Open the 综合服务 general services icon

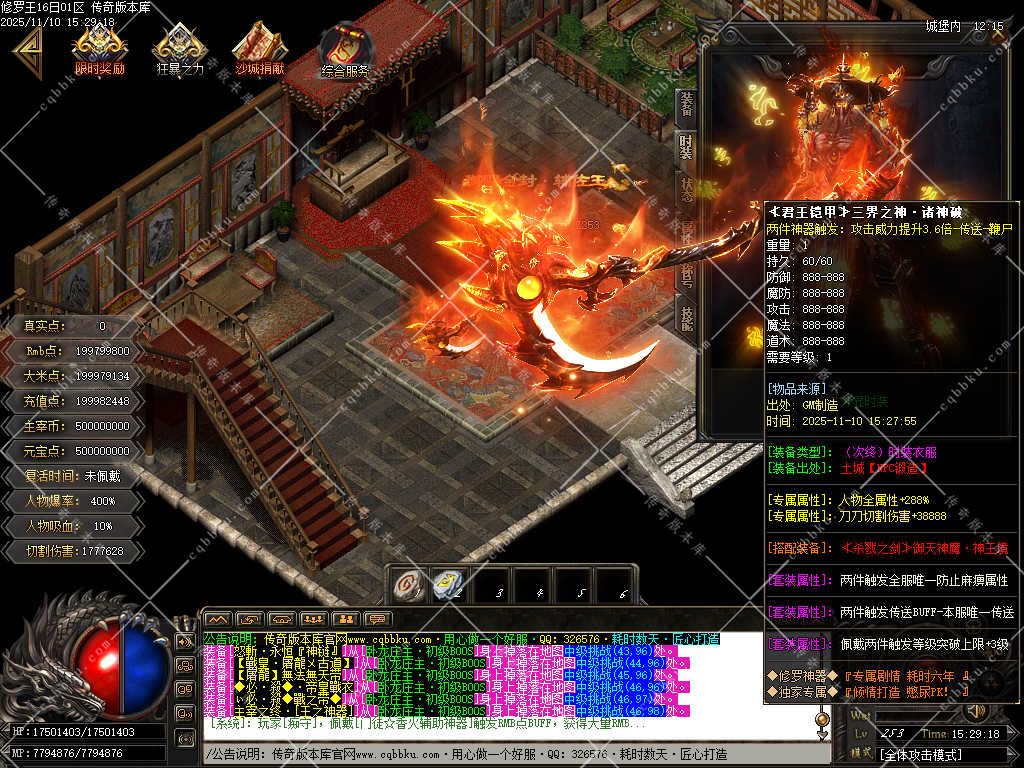pos(346,50)
